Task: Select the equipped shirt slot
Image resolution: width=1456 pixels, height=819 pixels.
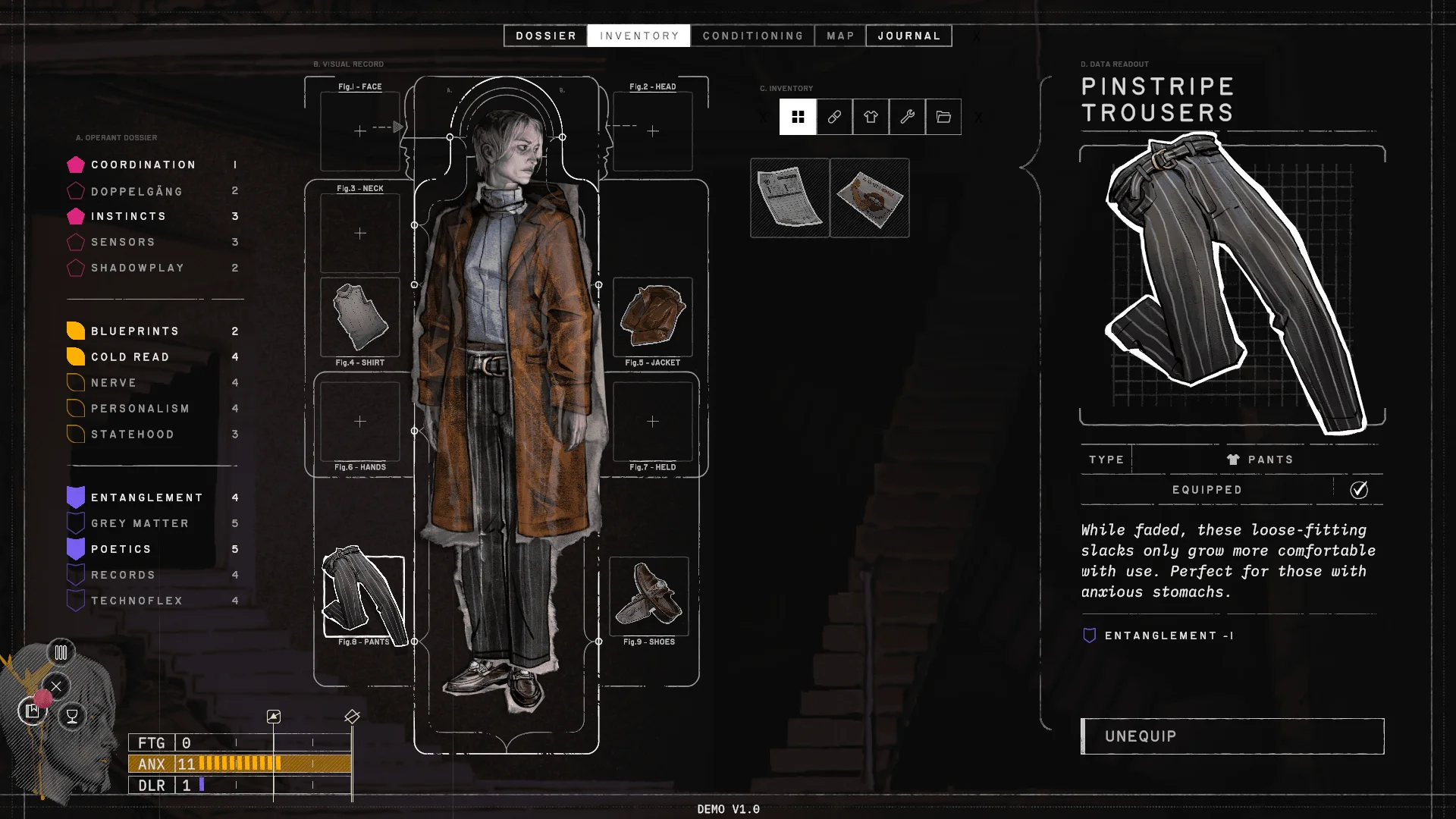Action: click(360, 317)
